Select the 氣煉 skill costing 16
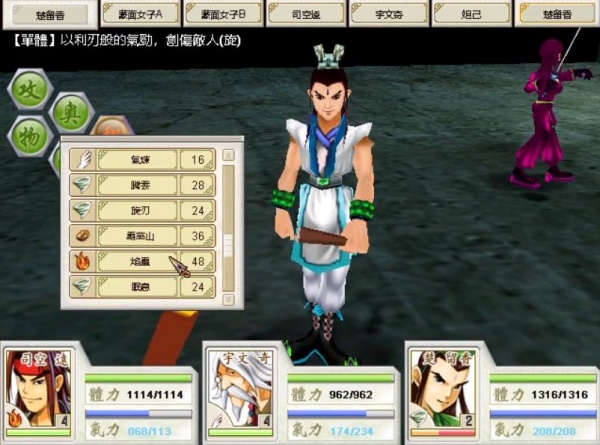This screenshot has width=600, height=445. pos(139,159)
